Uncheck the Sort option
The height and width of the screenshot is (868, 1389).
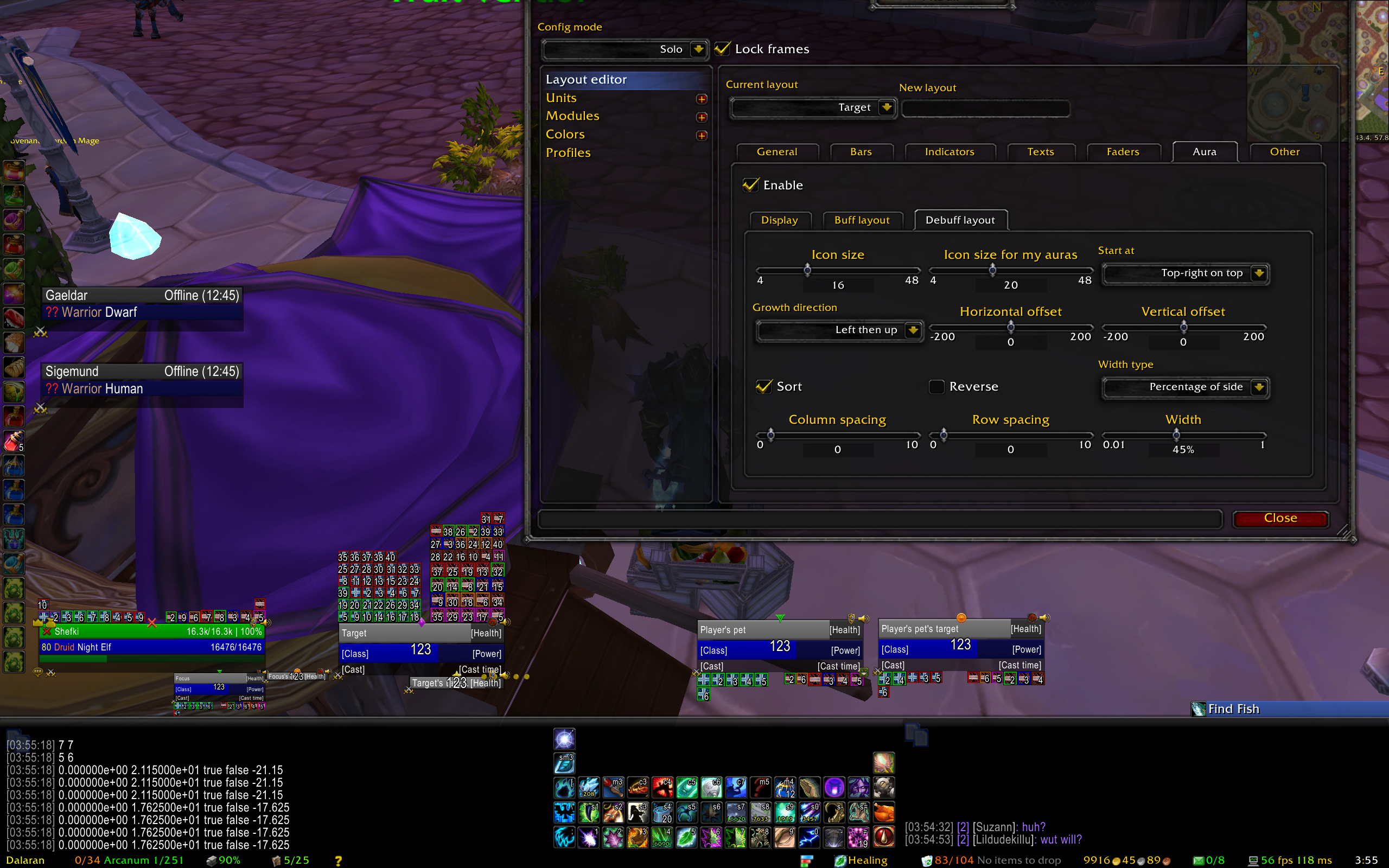click(x=764, y=386)
